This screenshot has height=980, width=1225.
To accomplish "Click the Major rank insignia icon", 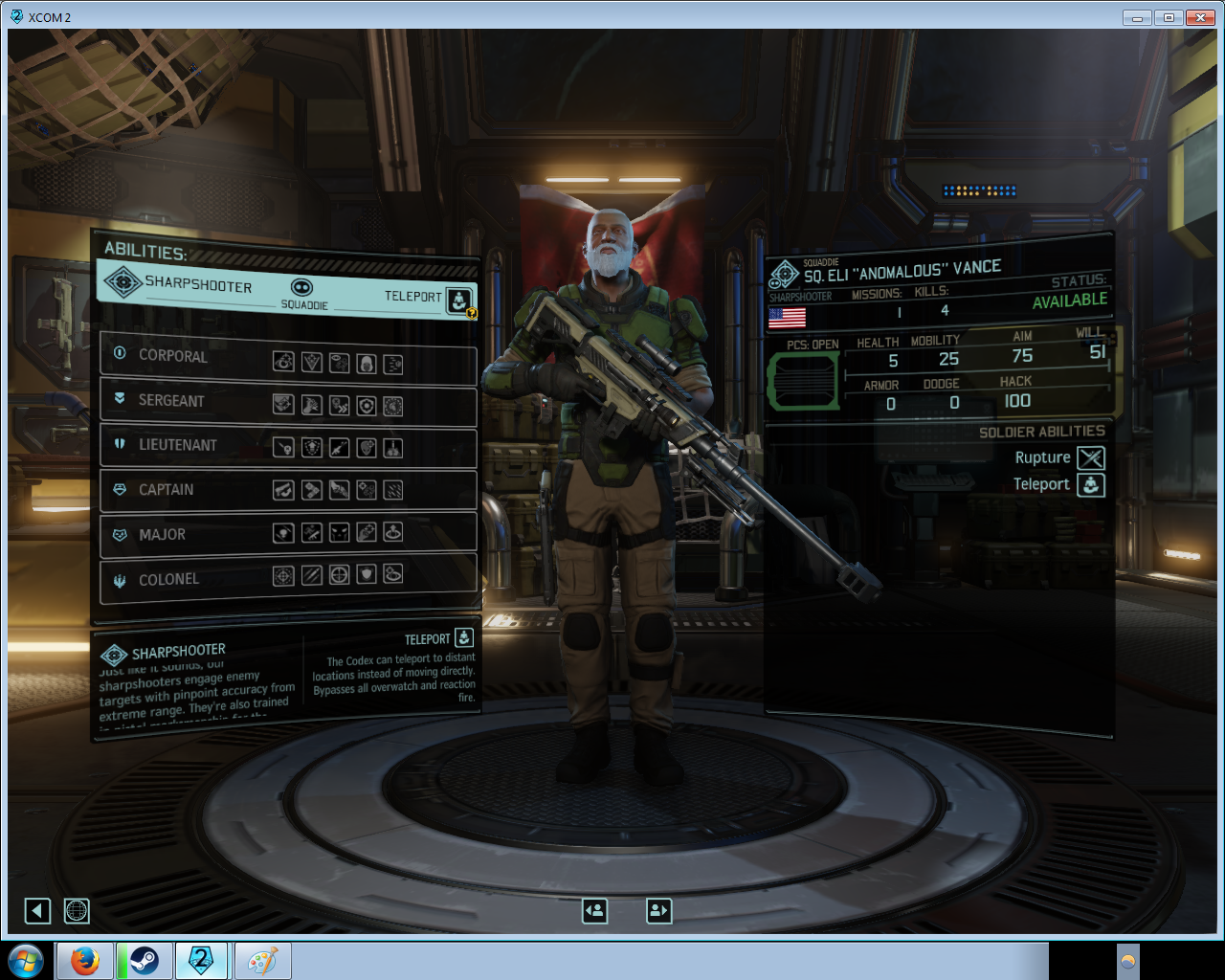I will point(119,535).
